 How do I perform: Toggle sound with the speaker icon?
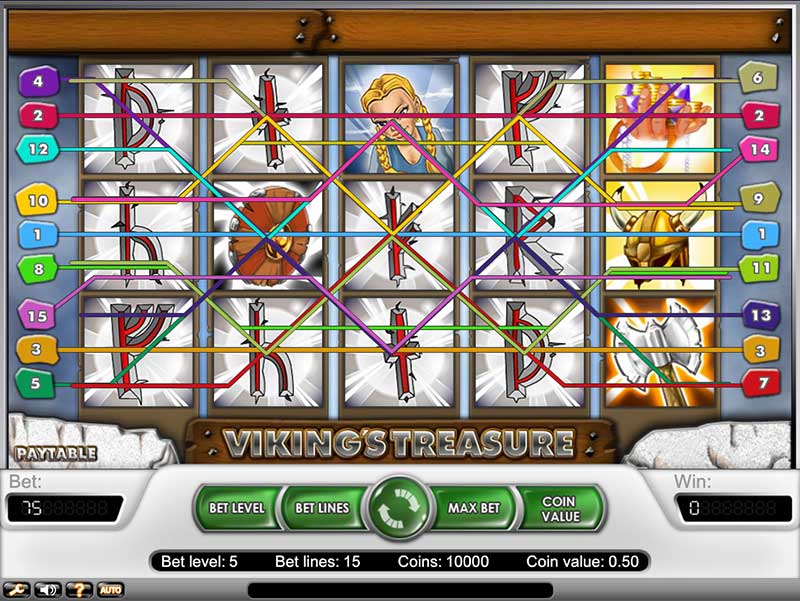47,590
